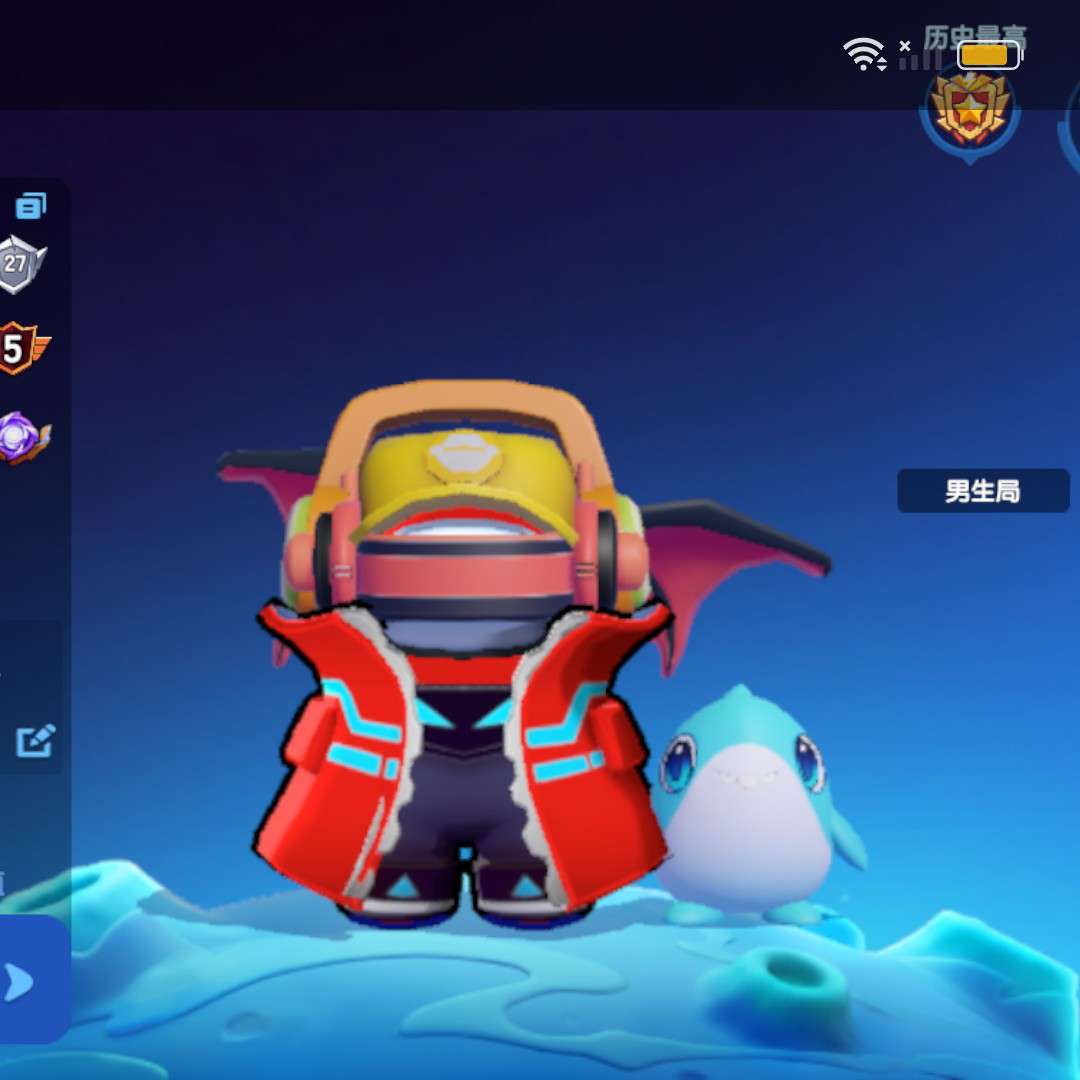The height and width of the screenshot is (1080, 1080).
Task: Open the gold star rank emblem
Action: (968, 108)
